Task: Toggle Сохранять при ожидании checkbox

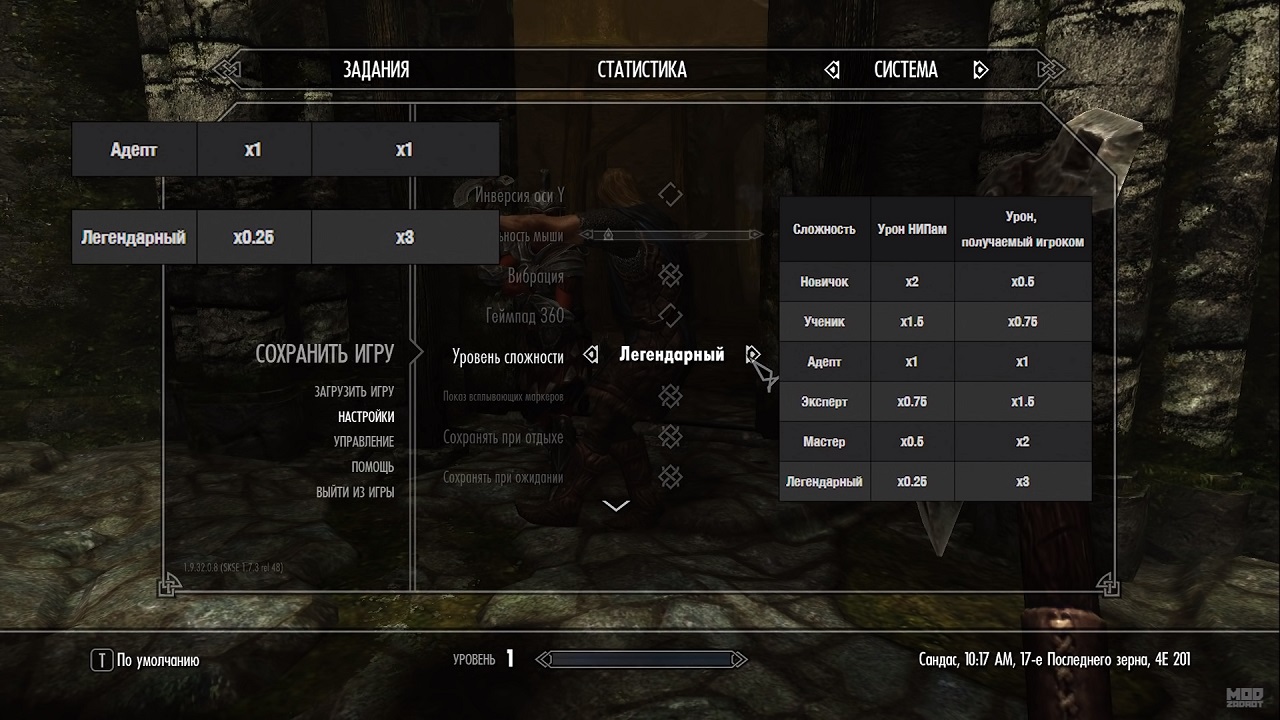Action: coord(670,477)
